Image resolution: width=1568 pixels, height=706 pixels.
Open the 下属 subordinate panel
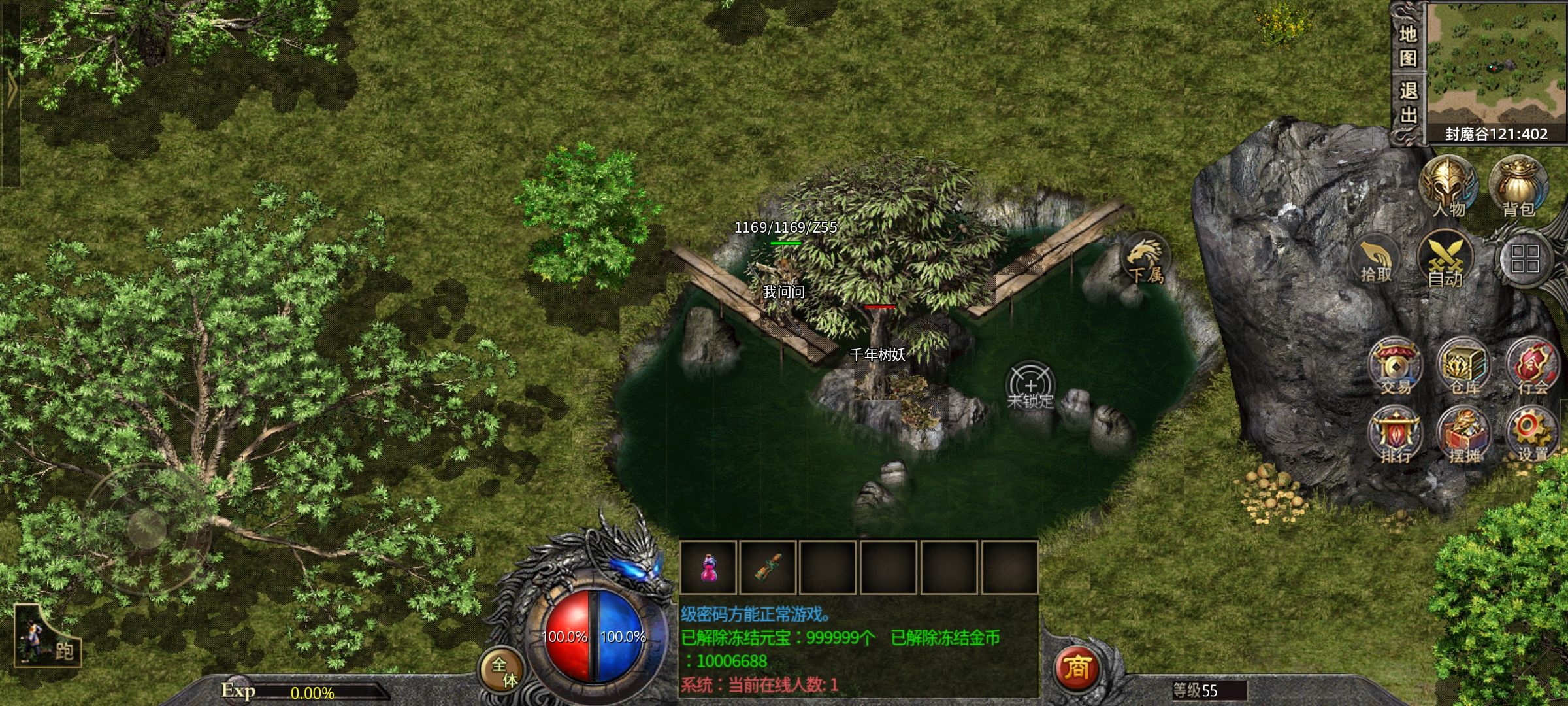point(1146,259)
